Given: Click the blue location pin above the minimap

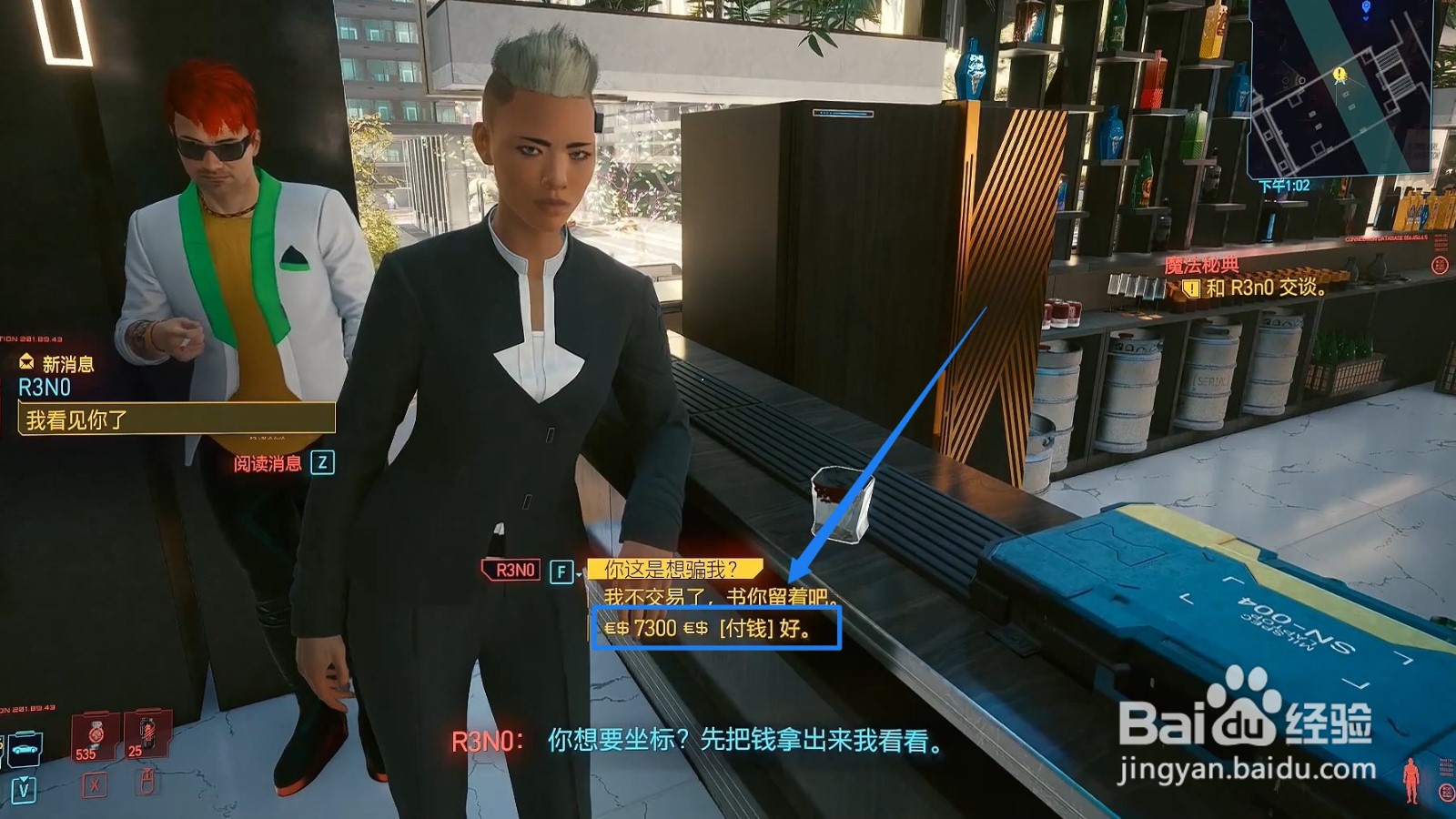Looking at the screenshot, I should [1367, 9].
